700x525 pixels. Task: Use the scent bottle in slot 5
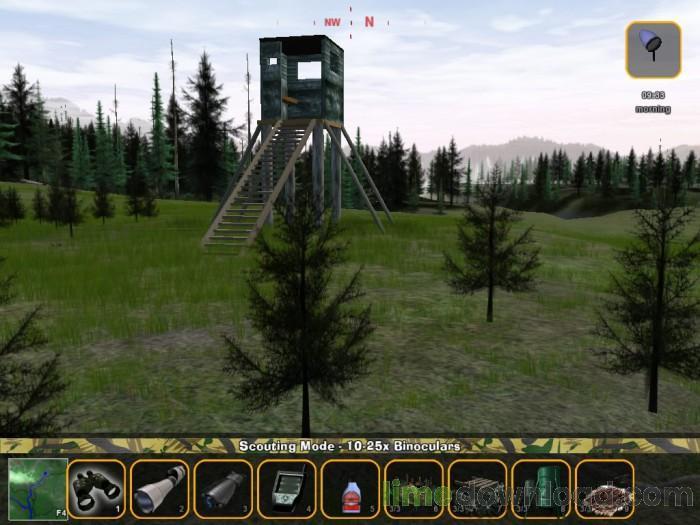click(350, 489)
